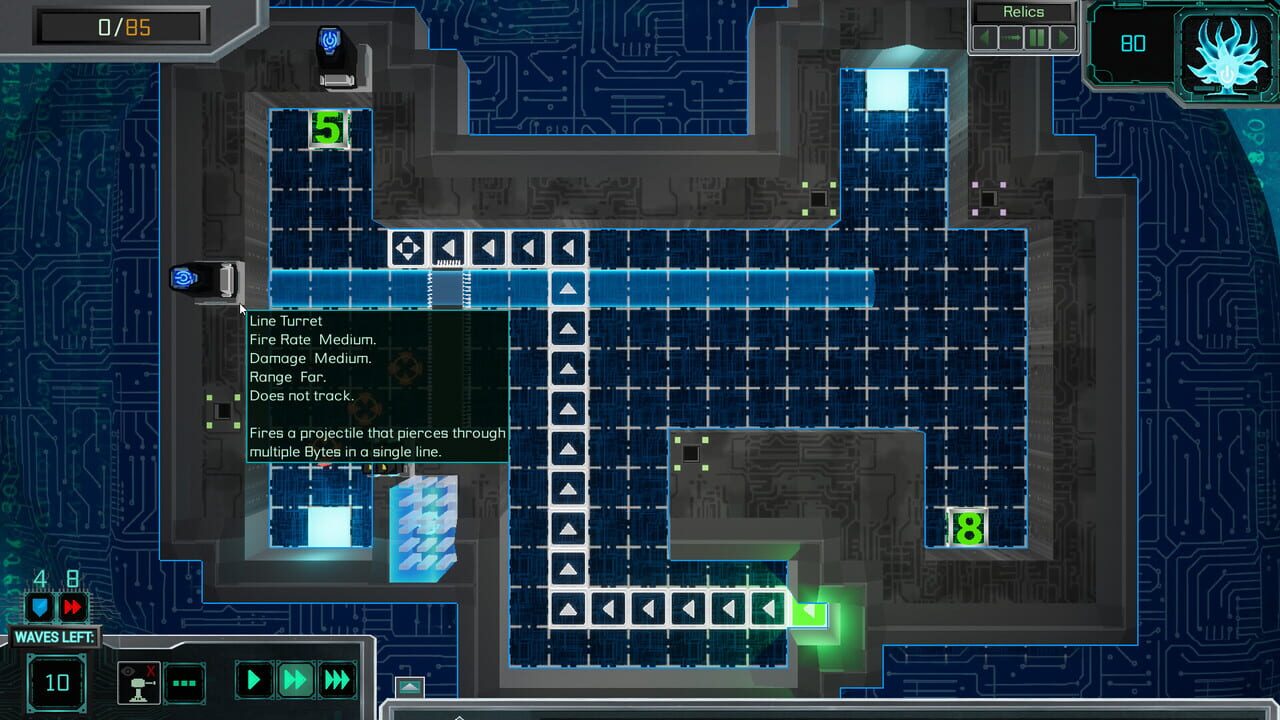Click the WAVES LEFT label
Screen dimensions: 1280x720
pyautogui.click(x=56, y=635)
